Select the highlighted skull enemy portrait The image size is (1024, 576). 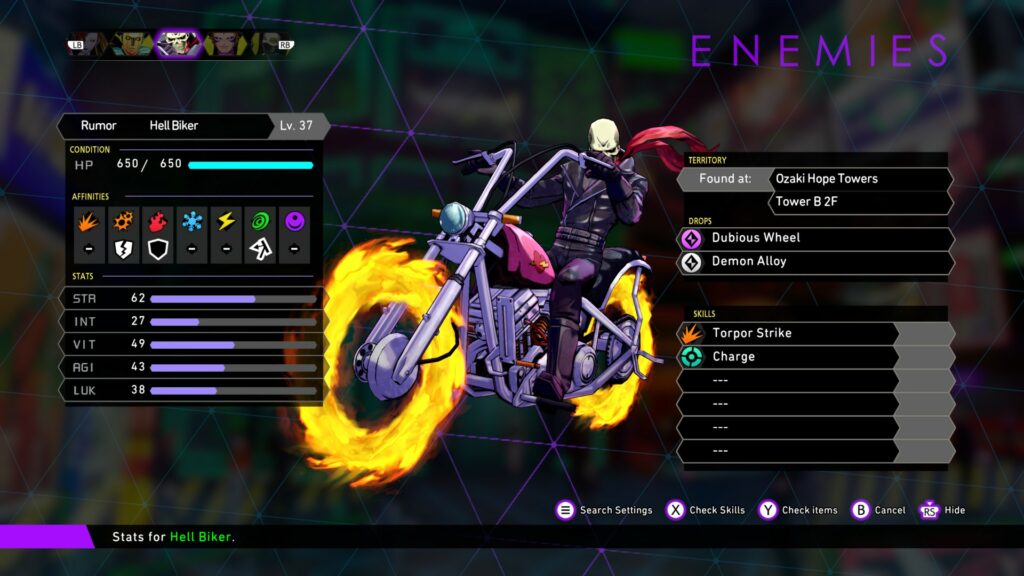(179, 43)
